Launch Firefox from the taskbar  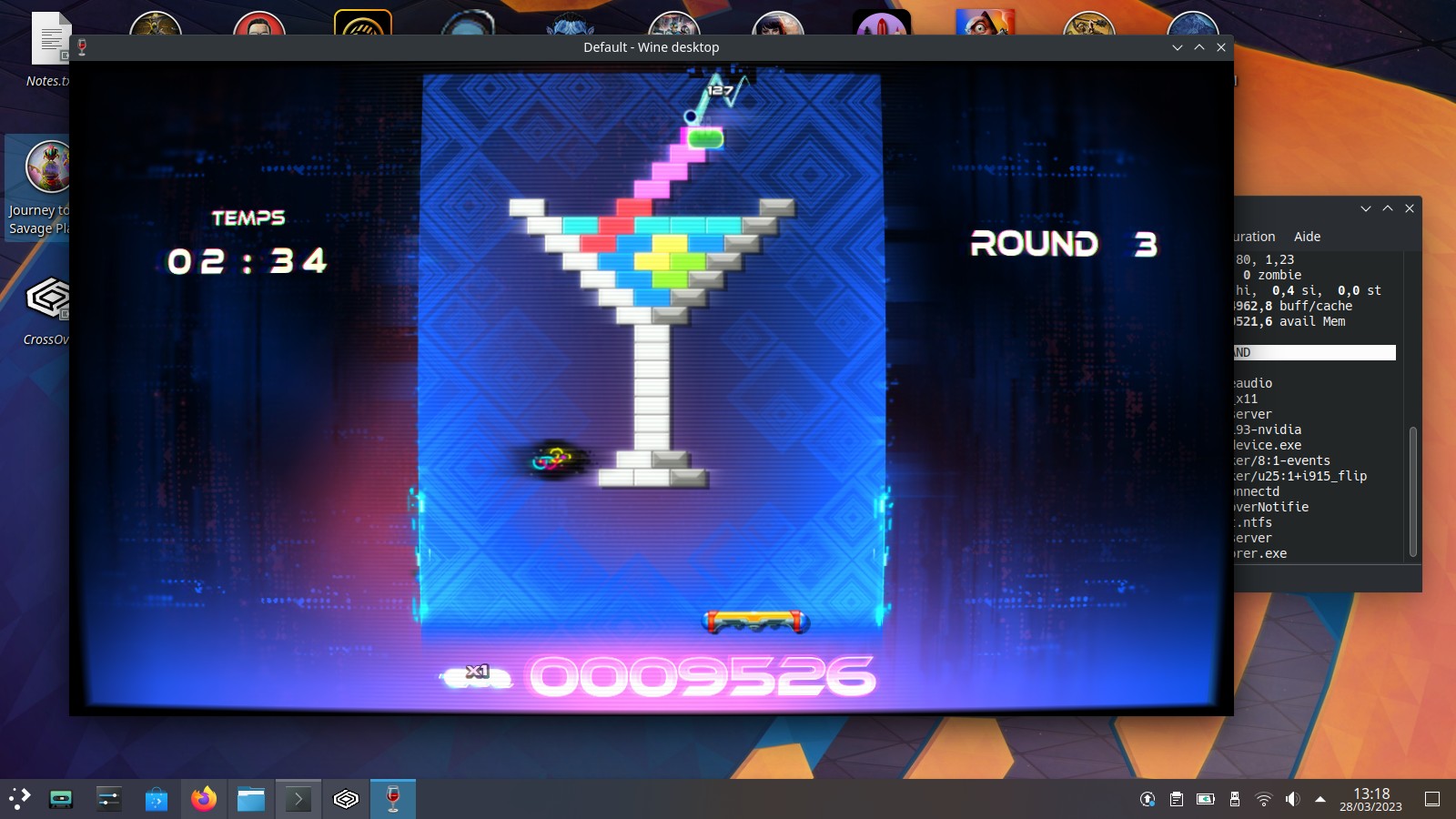point(204,800)
